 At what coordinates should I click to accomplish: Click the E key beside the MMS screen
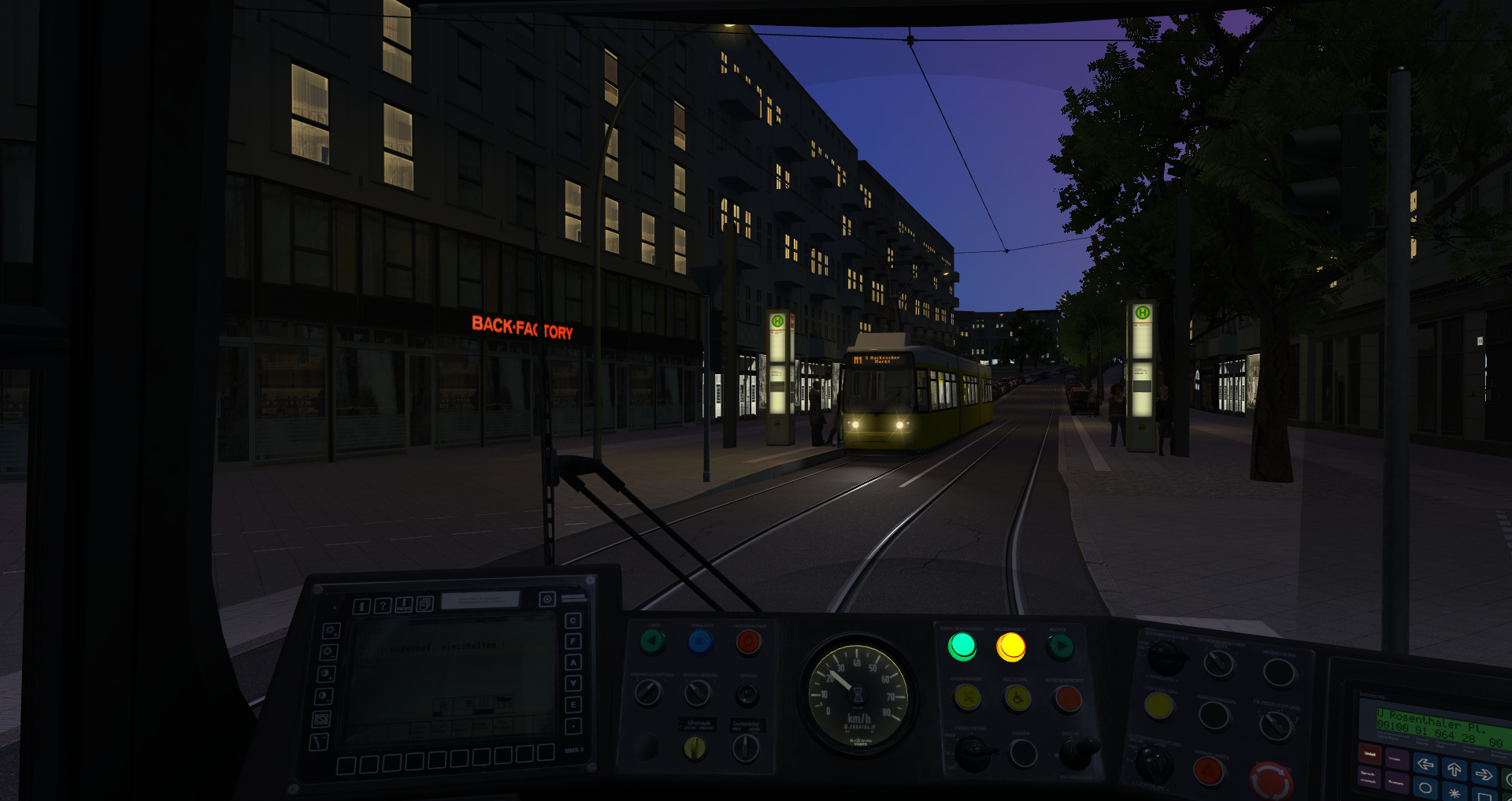point(573,705)
